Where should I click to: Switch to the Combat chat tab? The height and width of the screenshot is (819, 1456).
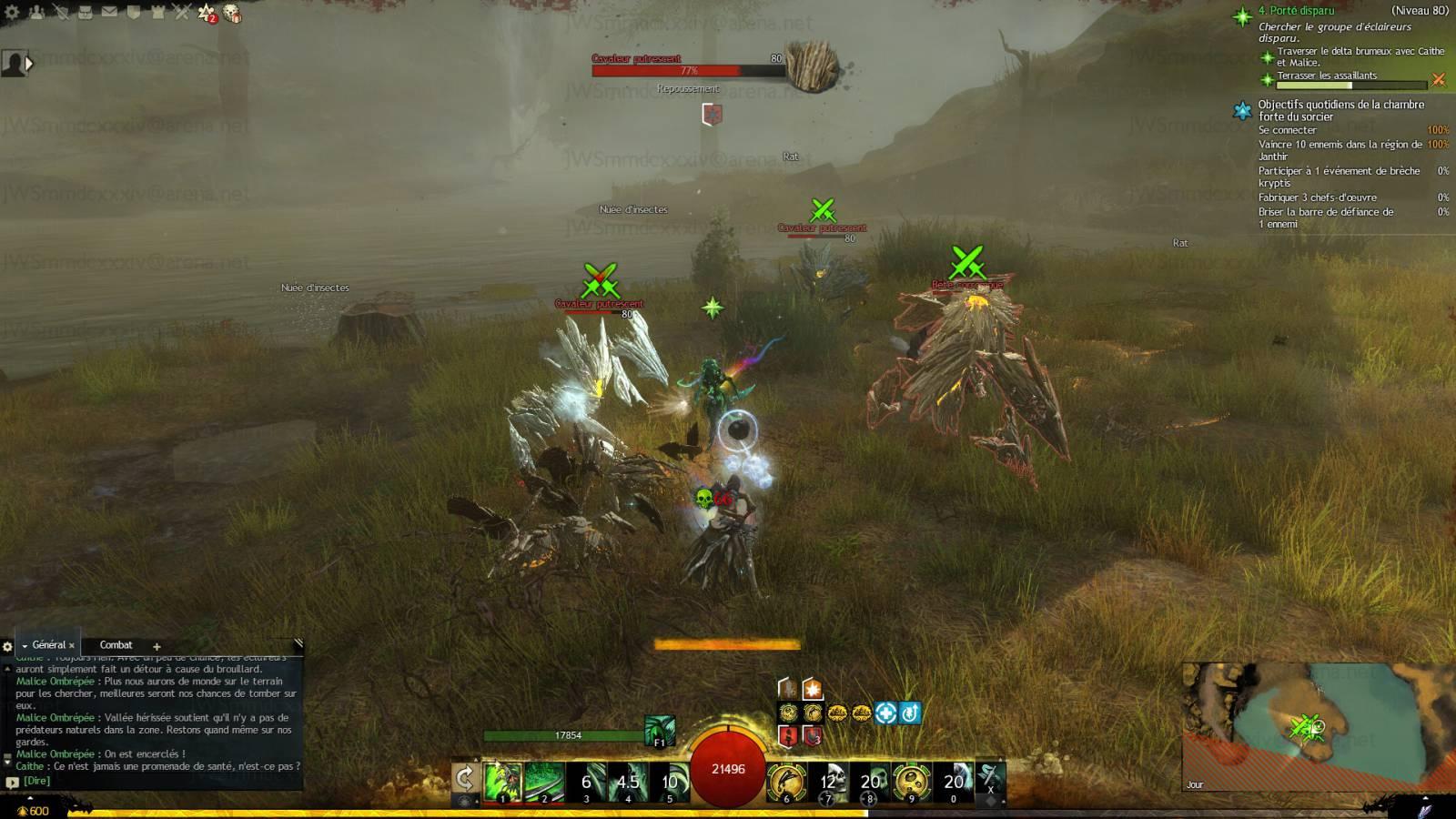pyautogui.click(x=116, y=645)
